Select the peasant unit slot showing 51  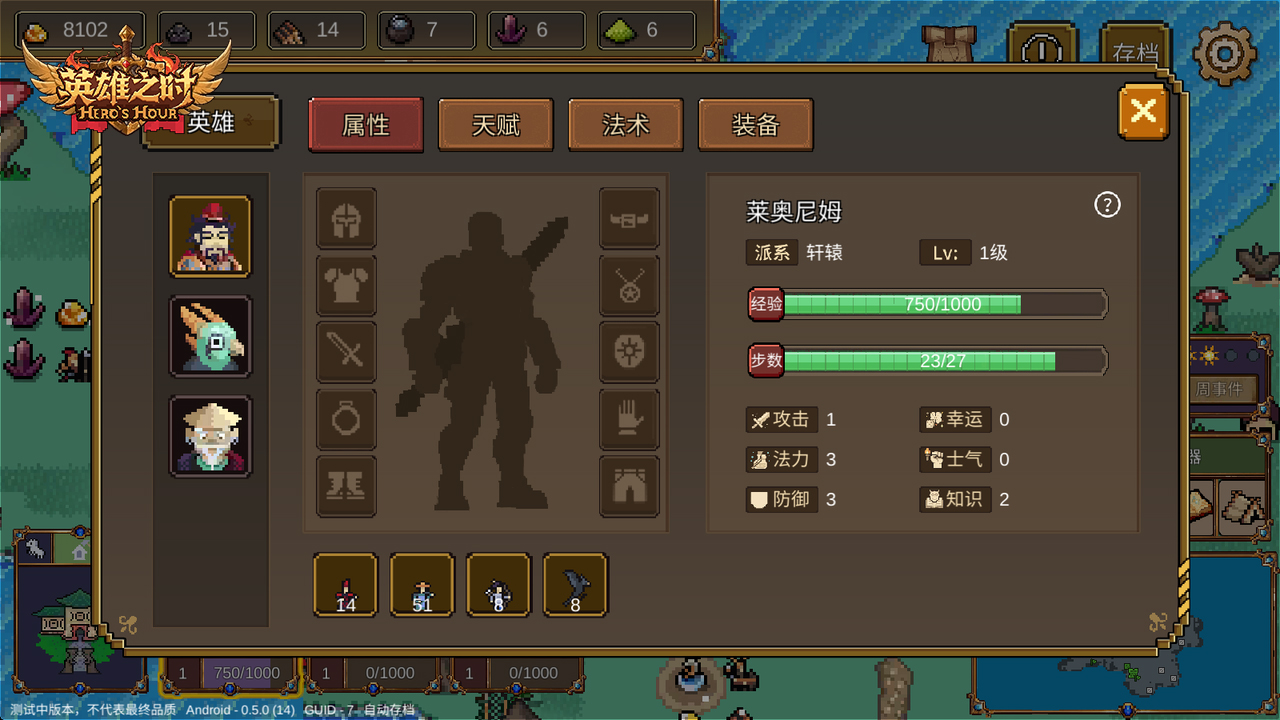pos(422,586)
